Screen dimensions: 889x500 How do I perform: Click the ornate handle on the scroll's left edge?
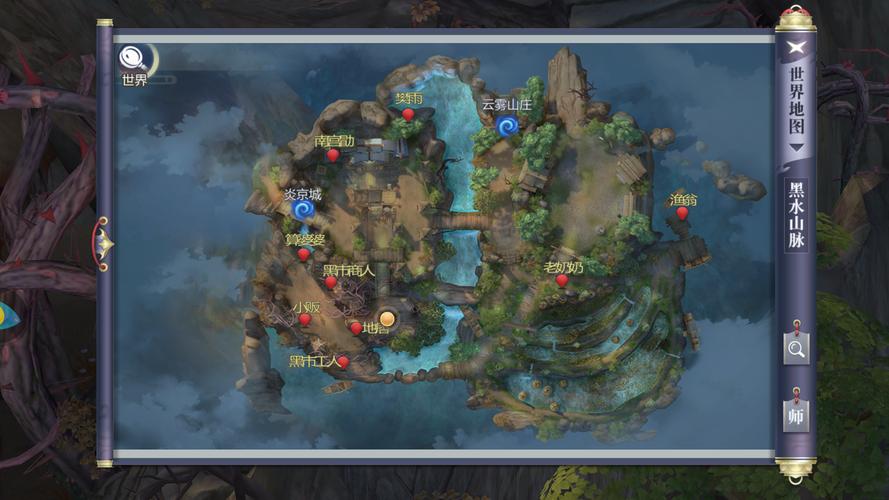(x=104, y=241)
